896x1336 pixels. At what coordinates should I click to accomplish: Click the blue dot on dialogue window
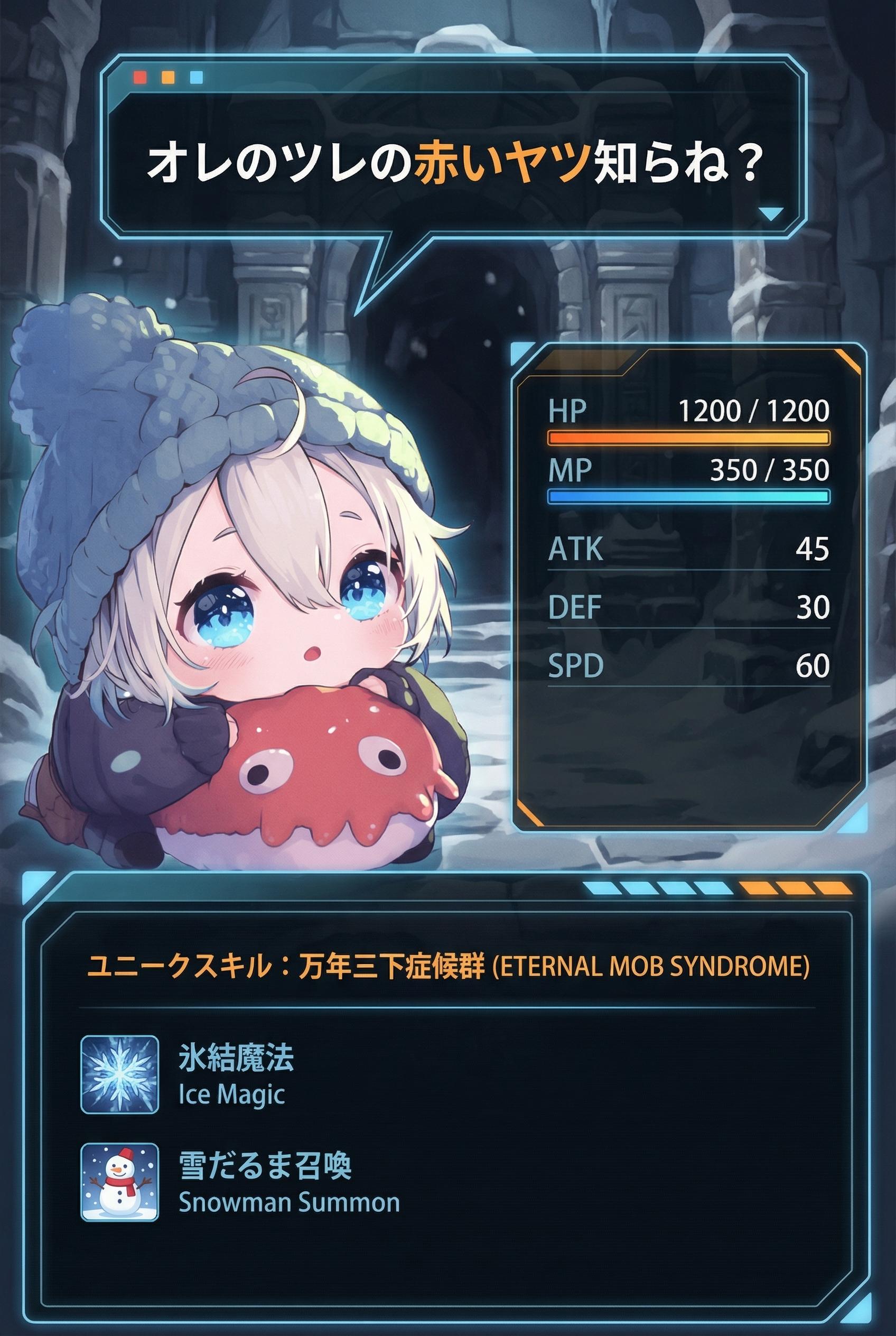(x=196, y=77)
